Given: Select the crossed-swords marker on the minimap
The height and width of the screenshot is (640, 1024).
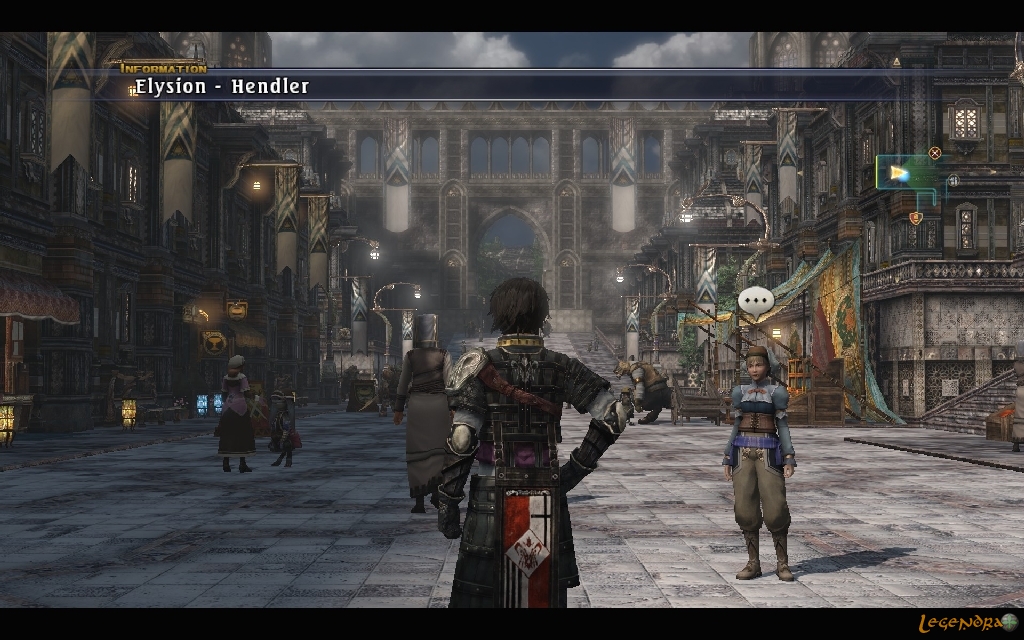Looking at the screenshot, I should coord(935,153).
